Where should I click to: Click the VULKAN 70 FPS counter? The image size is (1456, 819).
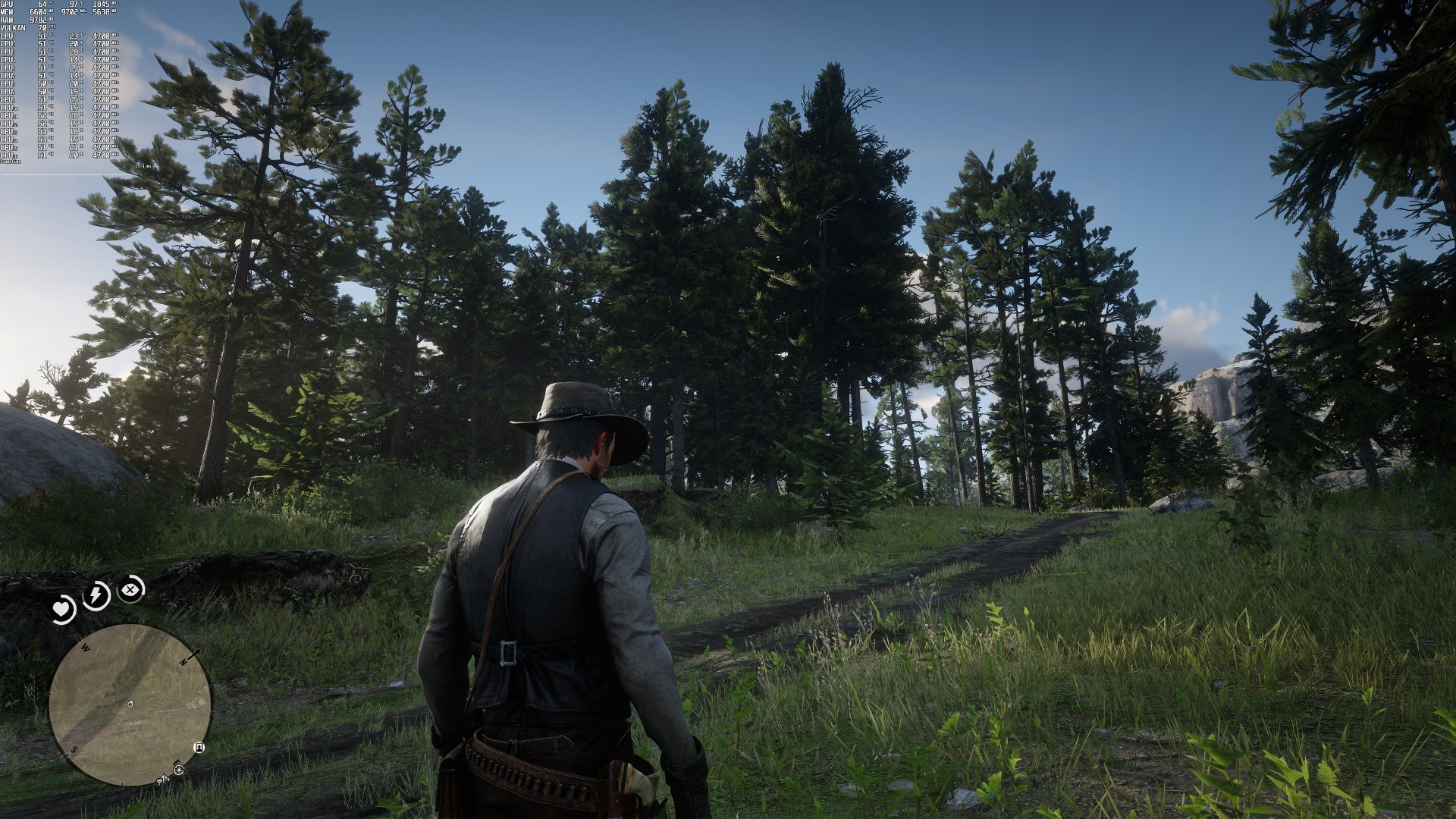pyautogui.click(x=41, y=29)
